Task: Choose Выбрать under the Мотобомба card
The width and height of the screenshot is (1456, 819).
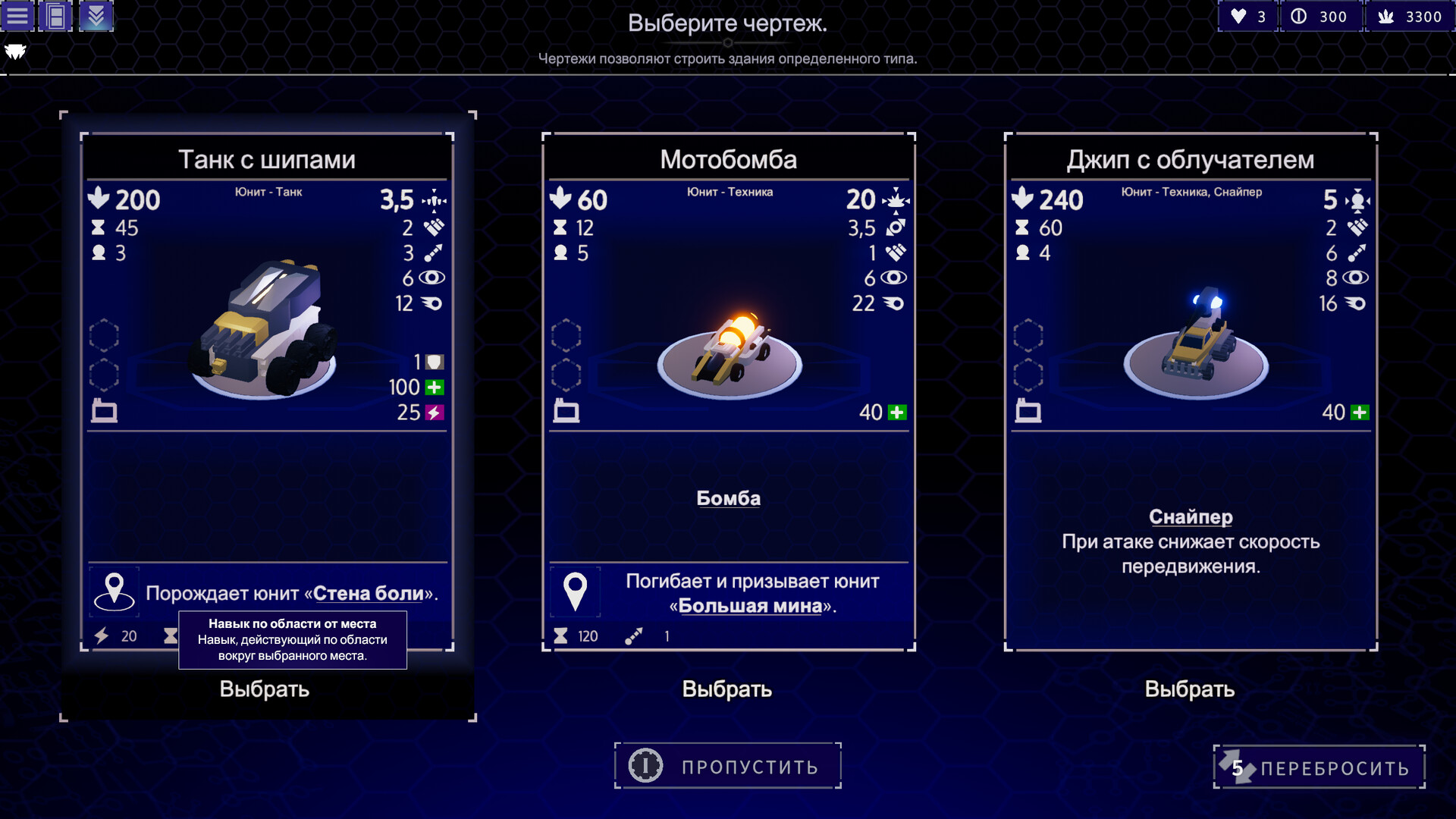Action: pyautogui.click(x=727, y=689)
